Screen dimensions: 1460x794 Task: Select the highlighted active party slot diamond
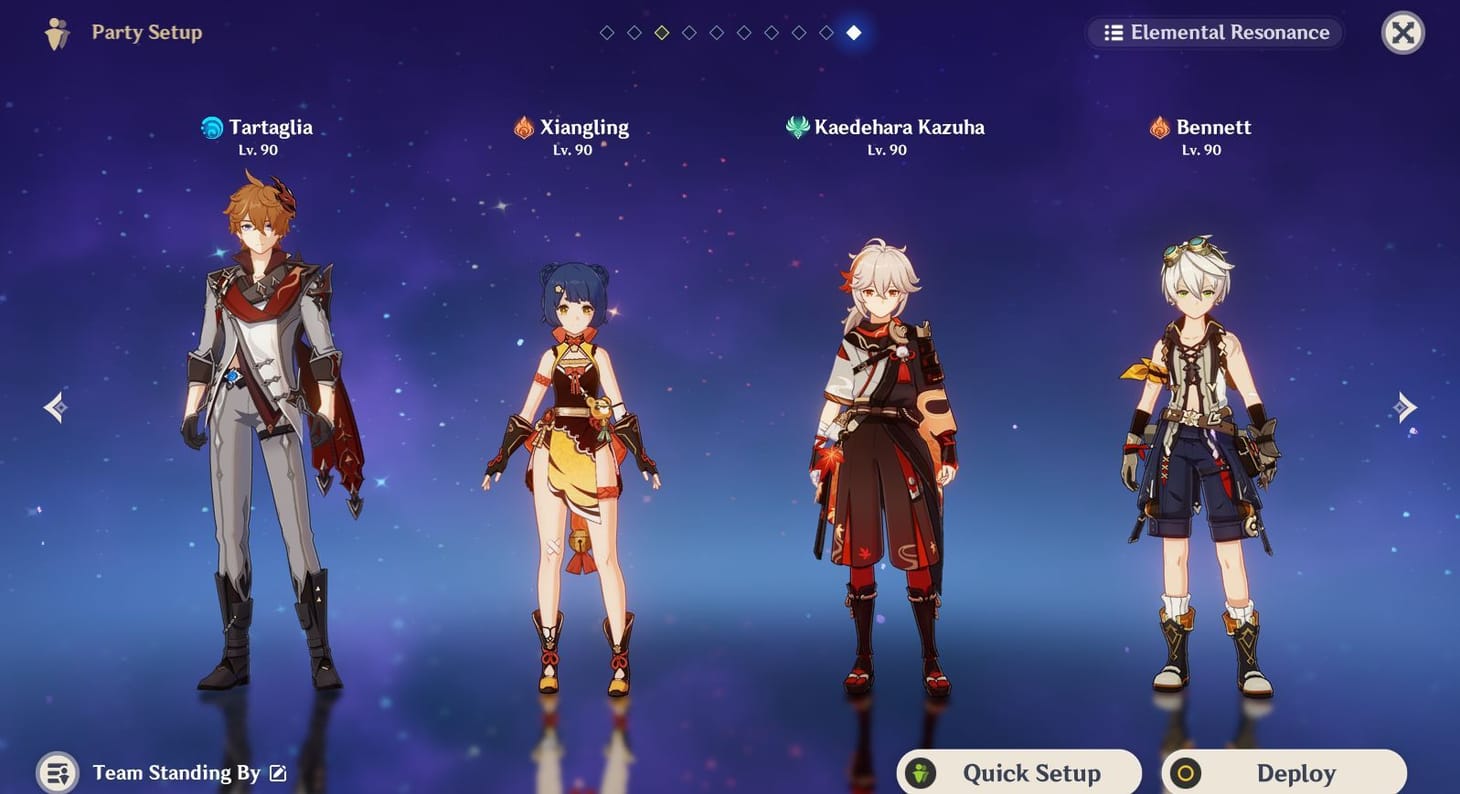tap(853, 31)
